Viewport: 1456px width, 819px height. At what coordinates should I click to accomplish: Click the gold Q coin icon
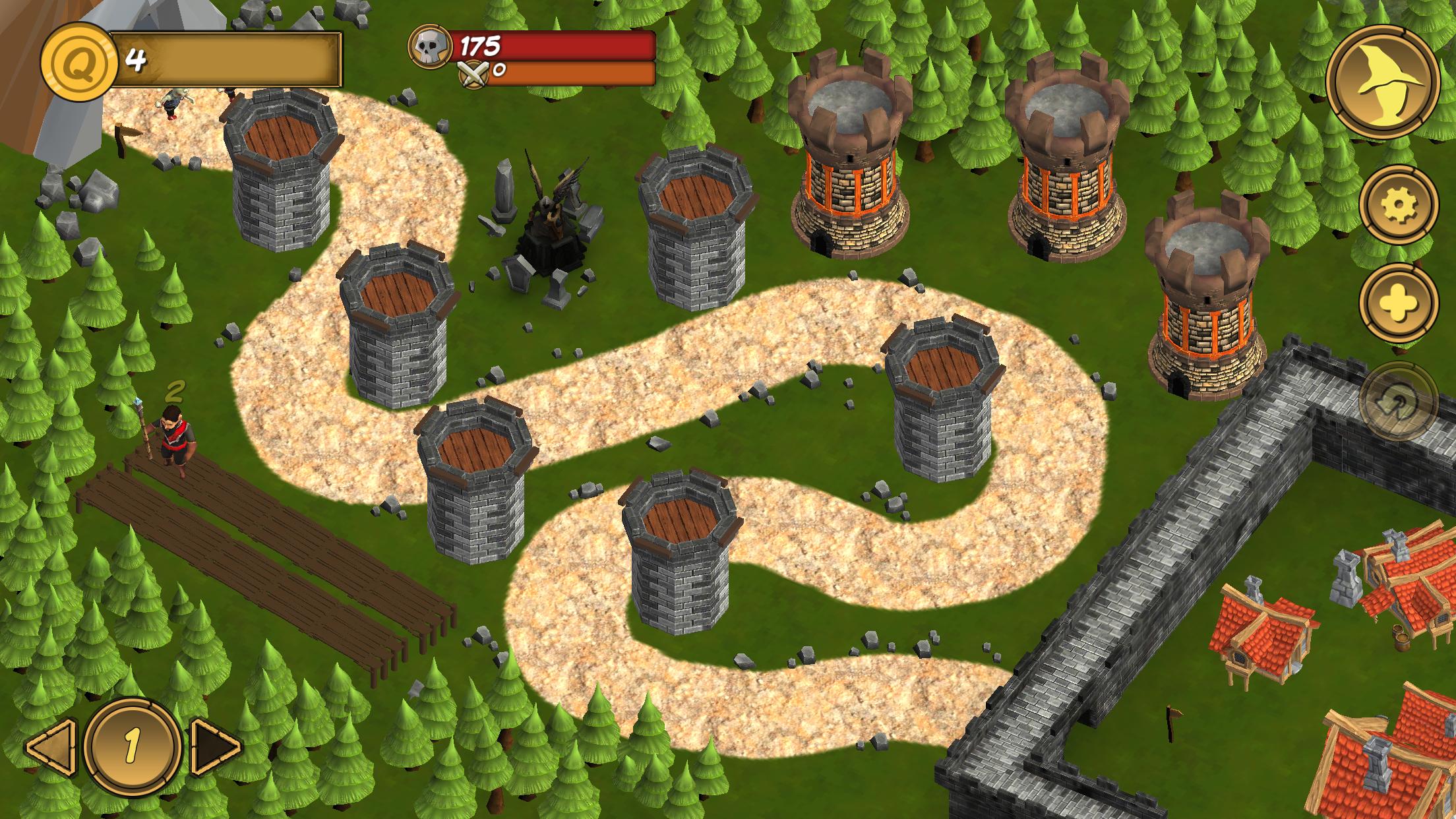pos(75,63)
